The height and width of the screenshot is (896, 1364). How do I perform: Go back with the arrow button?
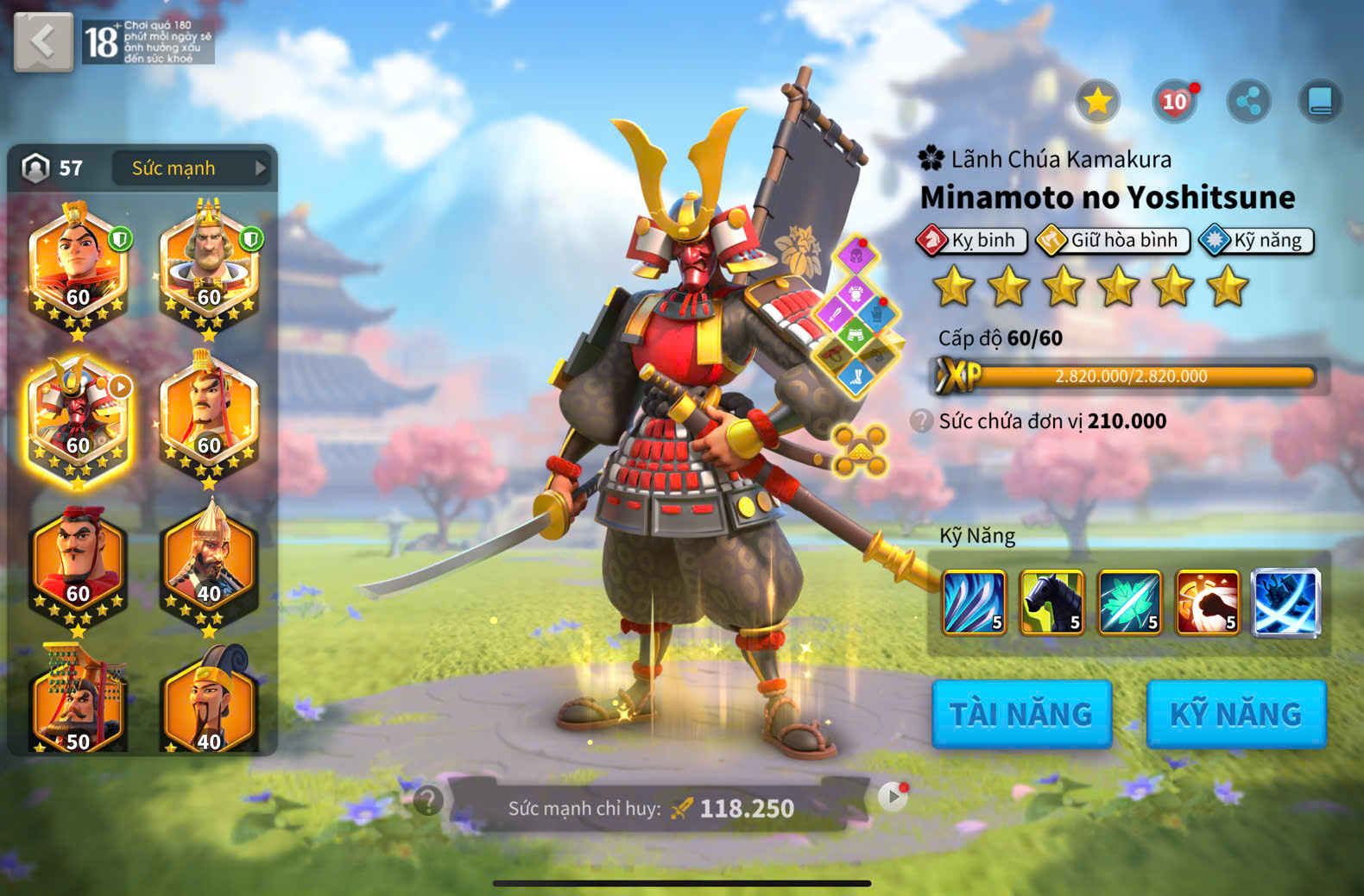(x=43, y=41)
